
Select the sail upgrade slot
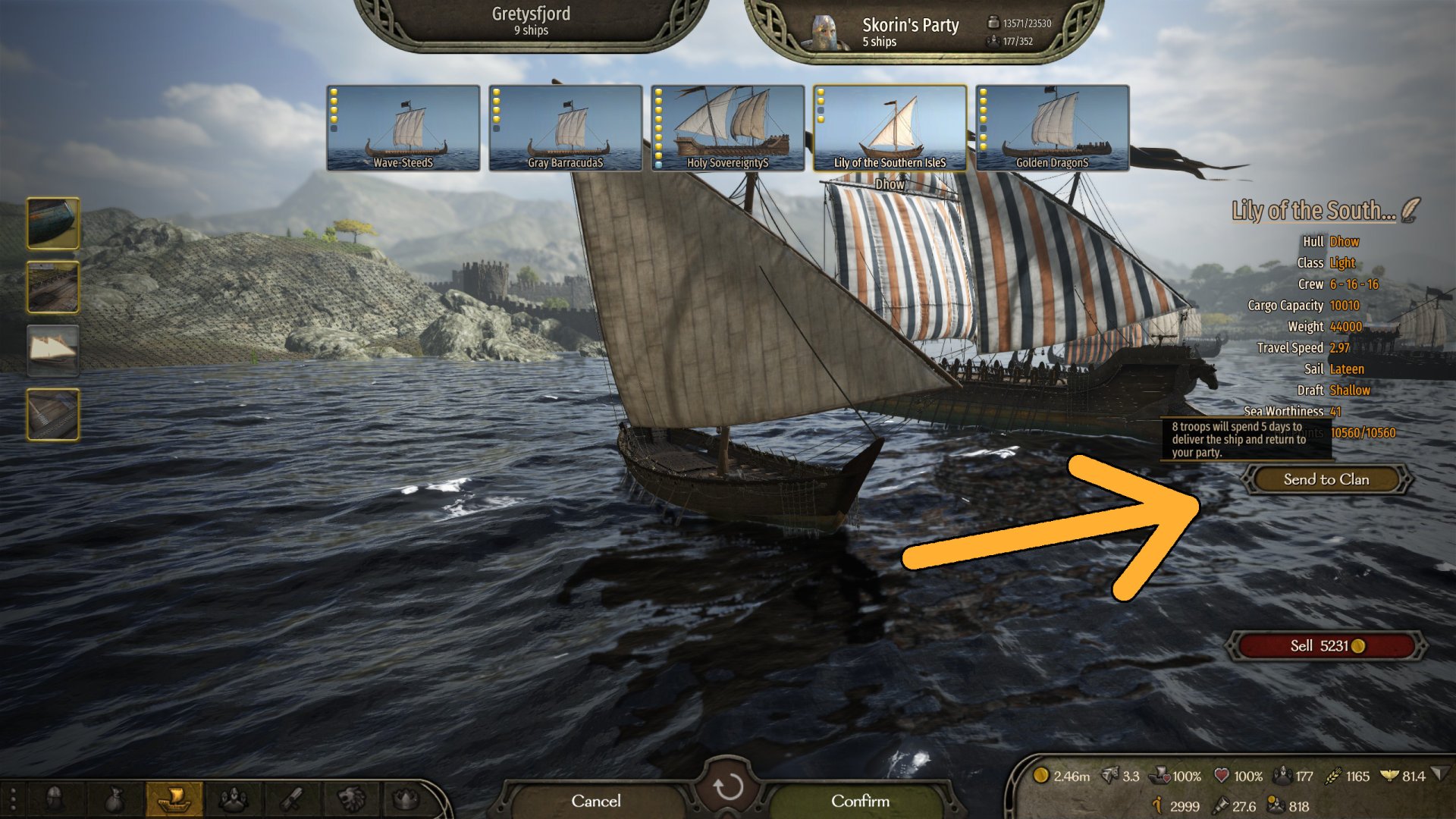pyautogui.click(x=53, y=350)
